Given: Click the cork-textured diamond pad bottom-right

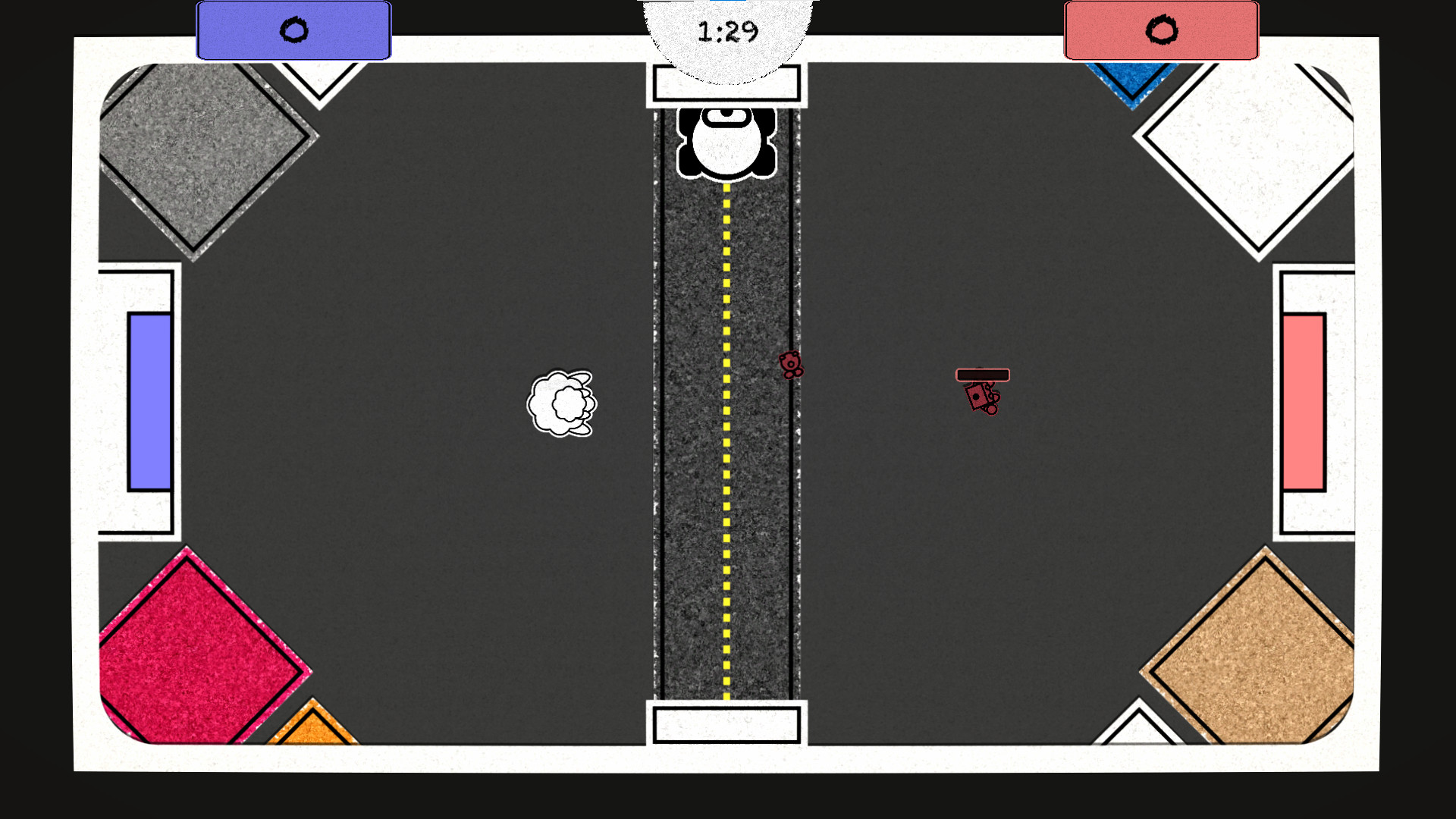Looking at the screenshot, I should click(1251, 648).
